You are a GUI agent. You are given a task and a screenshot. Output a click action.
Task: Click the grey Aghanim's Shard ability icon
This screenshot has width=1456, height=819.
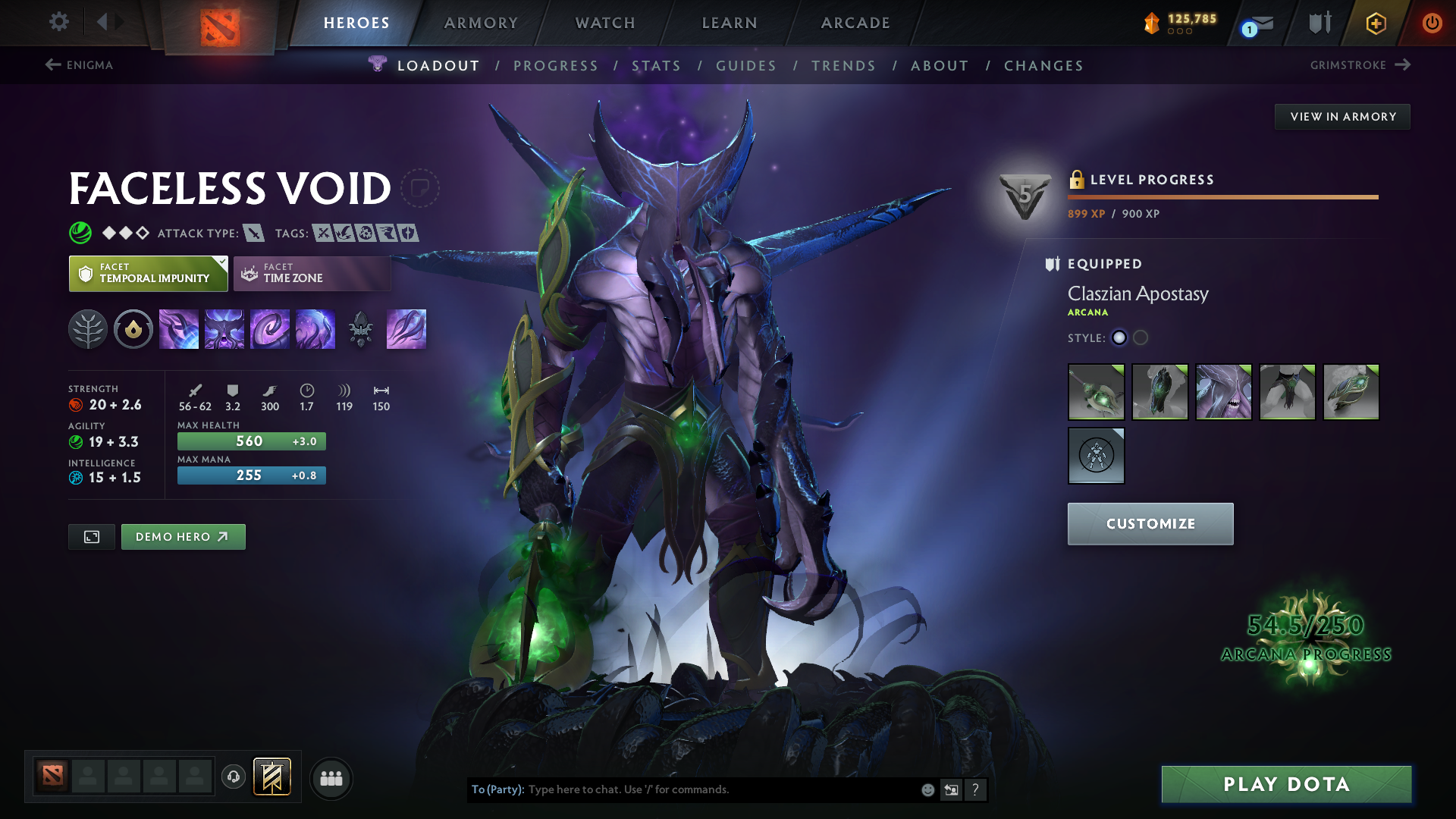click(361, 329)
